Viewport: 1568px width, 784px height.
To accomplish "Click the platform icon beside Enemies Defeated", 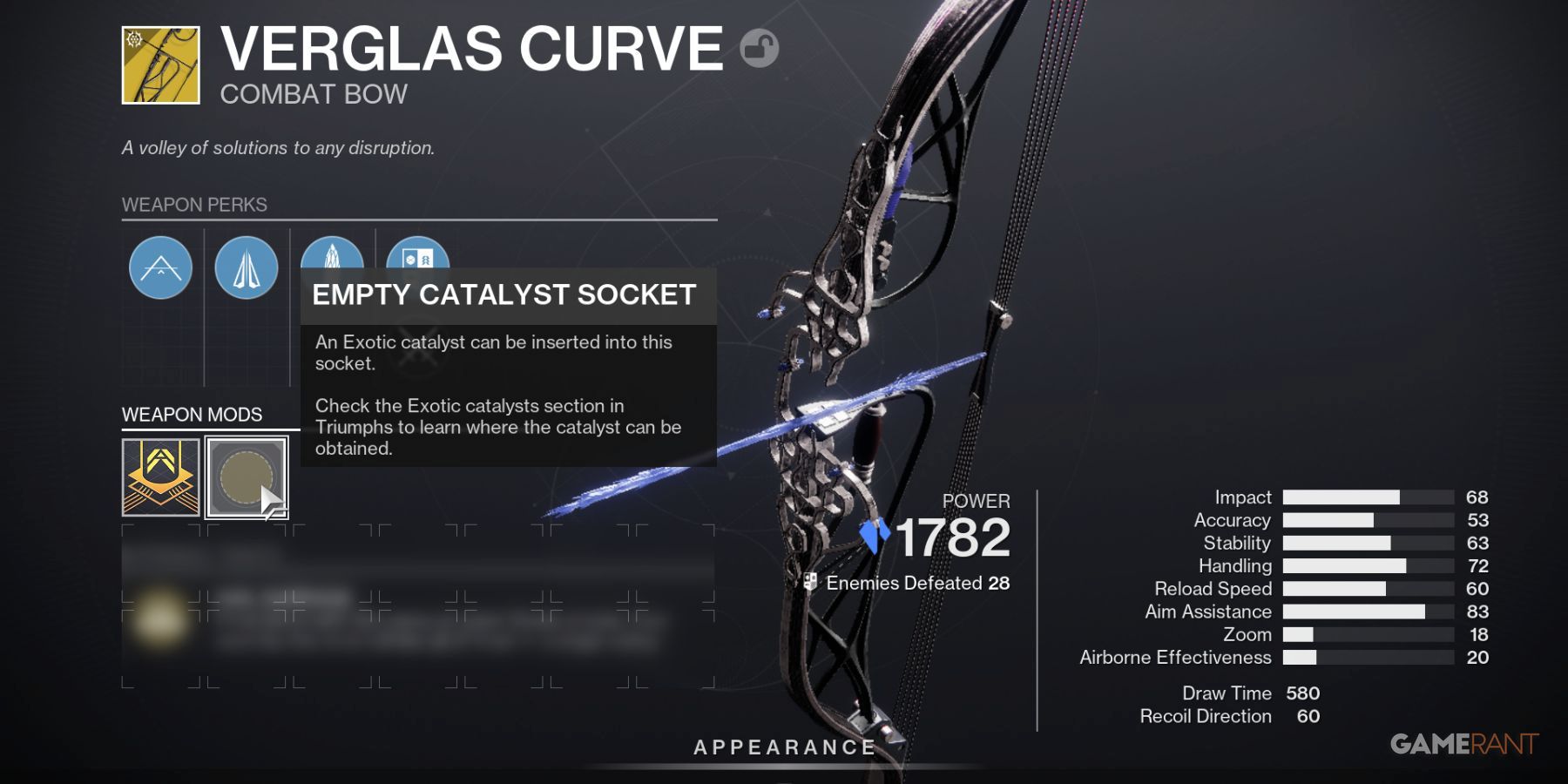I will (x=810, y=582).
